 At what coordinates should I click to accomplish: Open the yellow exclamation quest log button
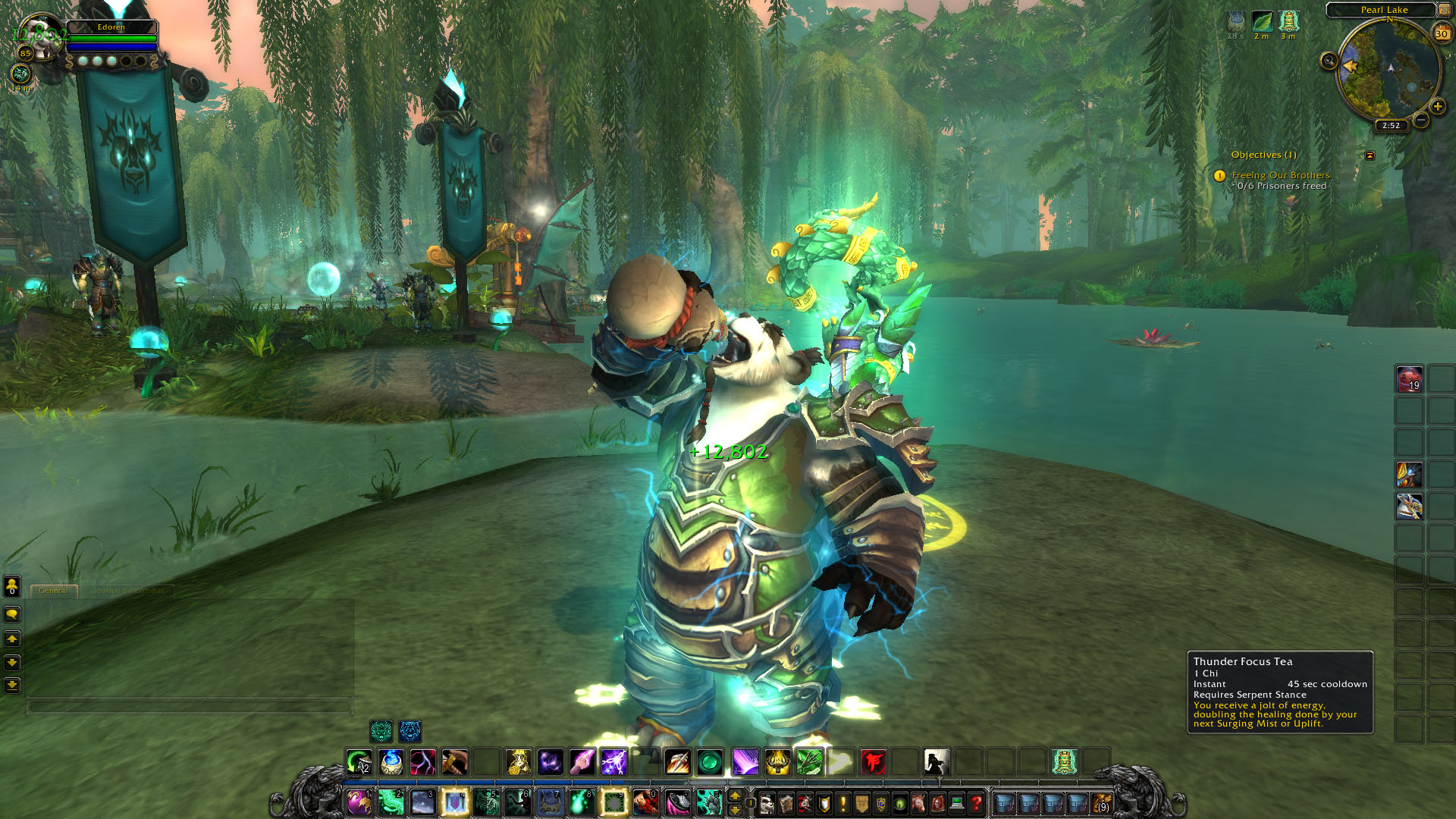coord(843,802)
